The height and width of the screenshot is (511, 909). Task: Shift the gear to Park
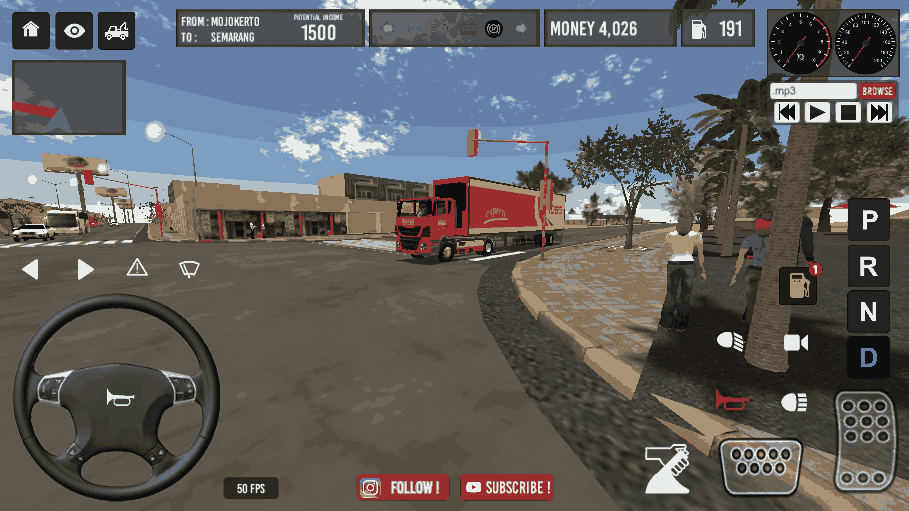[868, 220]
